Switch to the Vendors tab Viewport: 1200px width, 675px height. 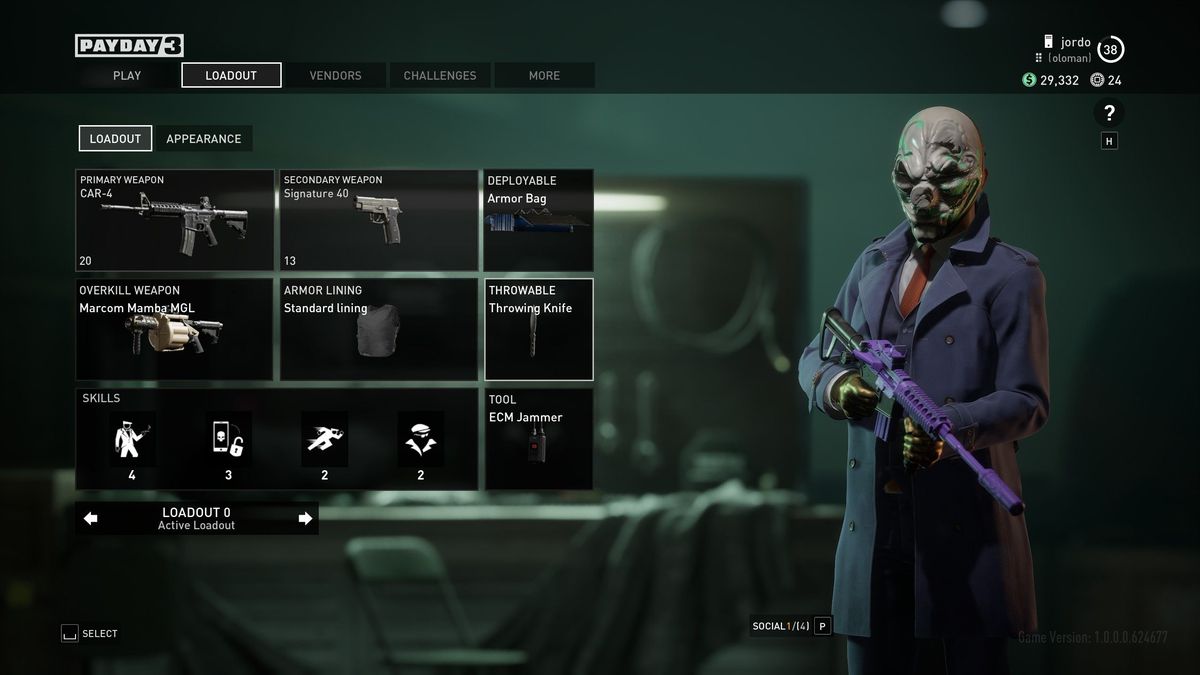tap(335, 75)
